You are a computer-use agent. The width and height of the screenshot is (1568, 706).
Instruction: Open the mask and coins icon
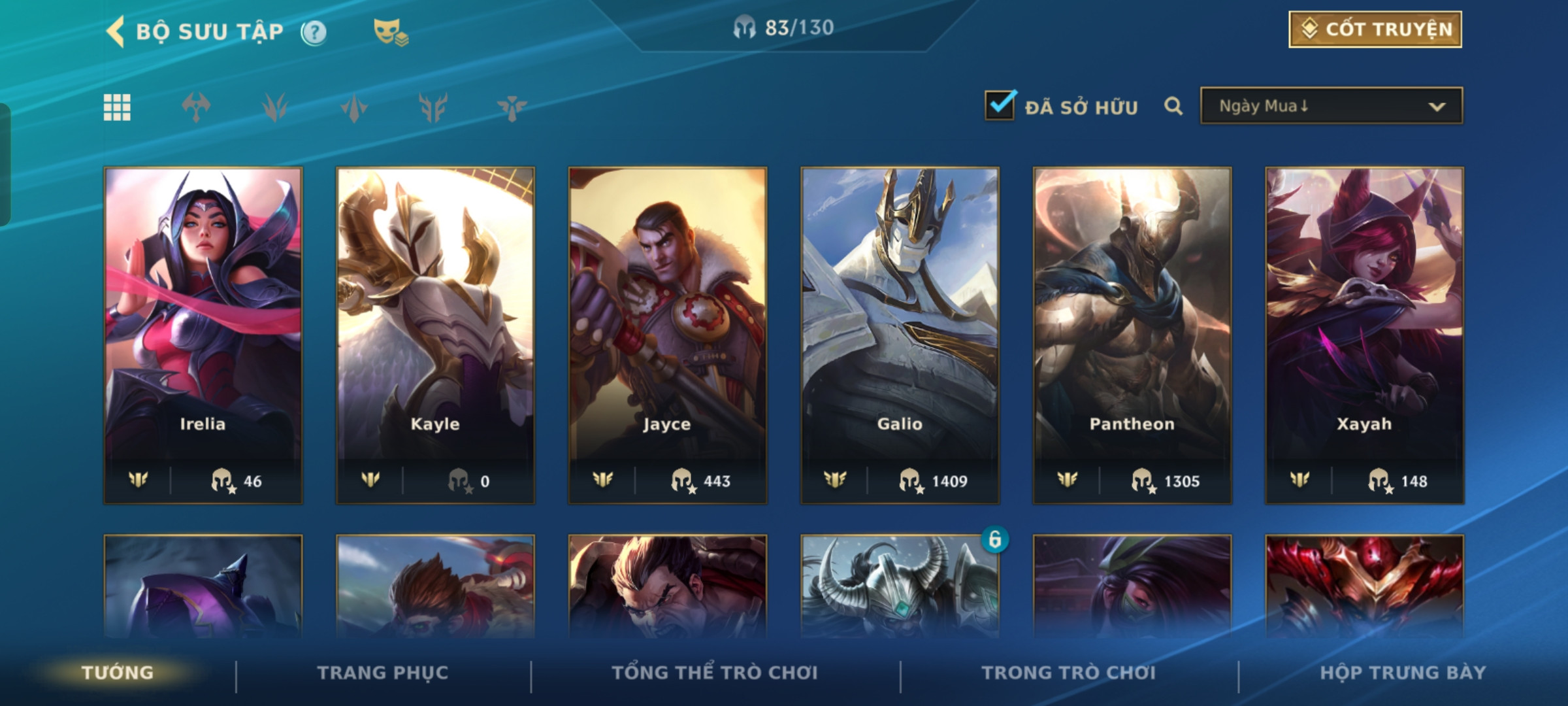(390, 32)
